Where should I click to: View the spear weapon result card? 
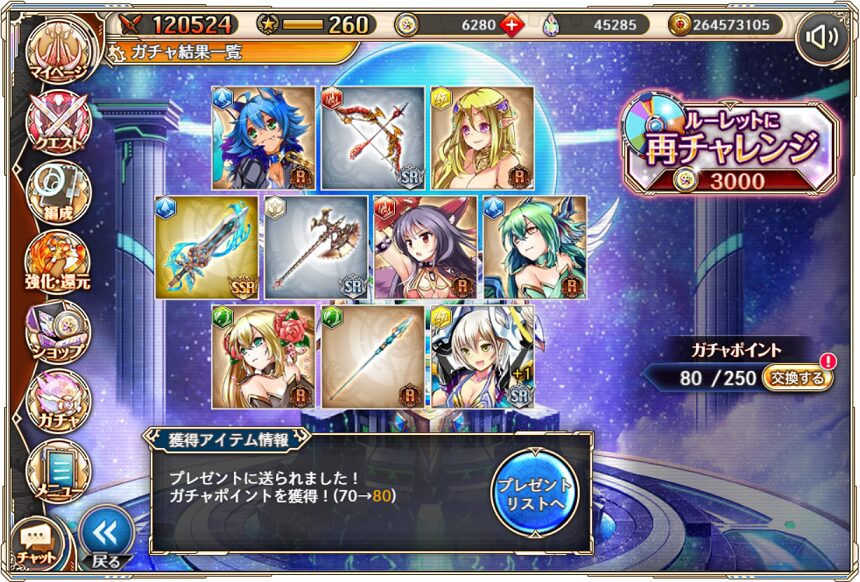pyautogui.click(x=372, y=356)
